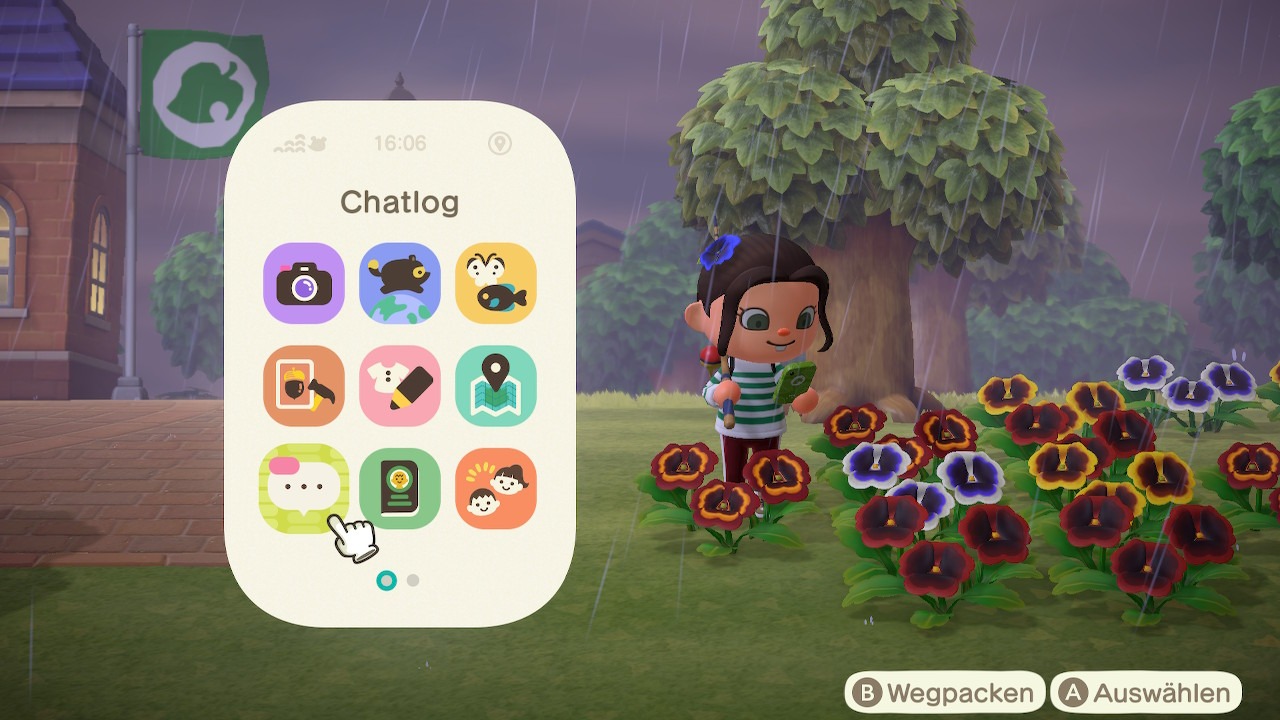
Task: Click the Wegpacken button
Action: pos(945,693)
